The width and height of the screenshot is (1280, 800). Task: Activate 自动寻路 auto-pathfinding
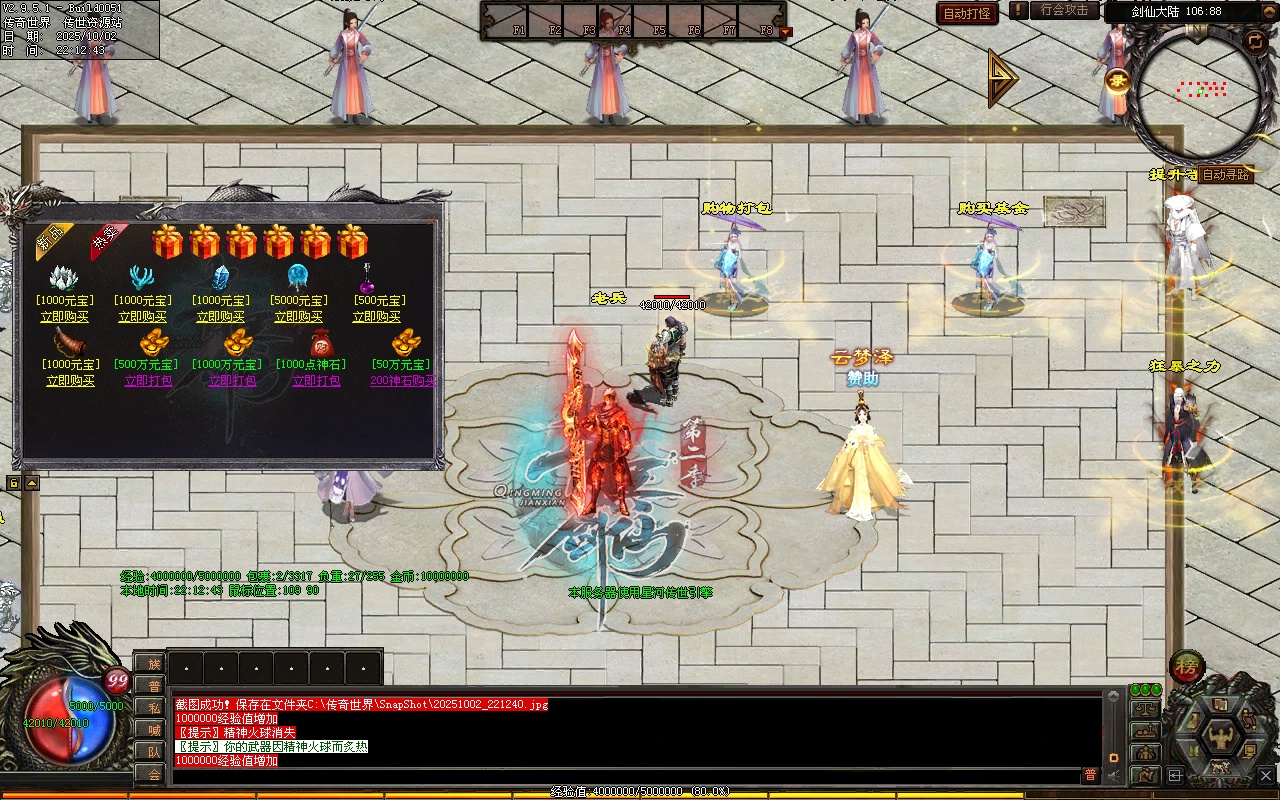1225,175
